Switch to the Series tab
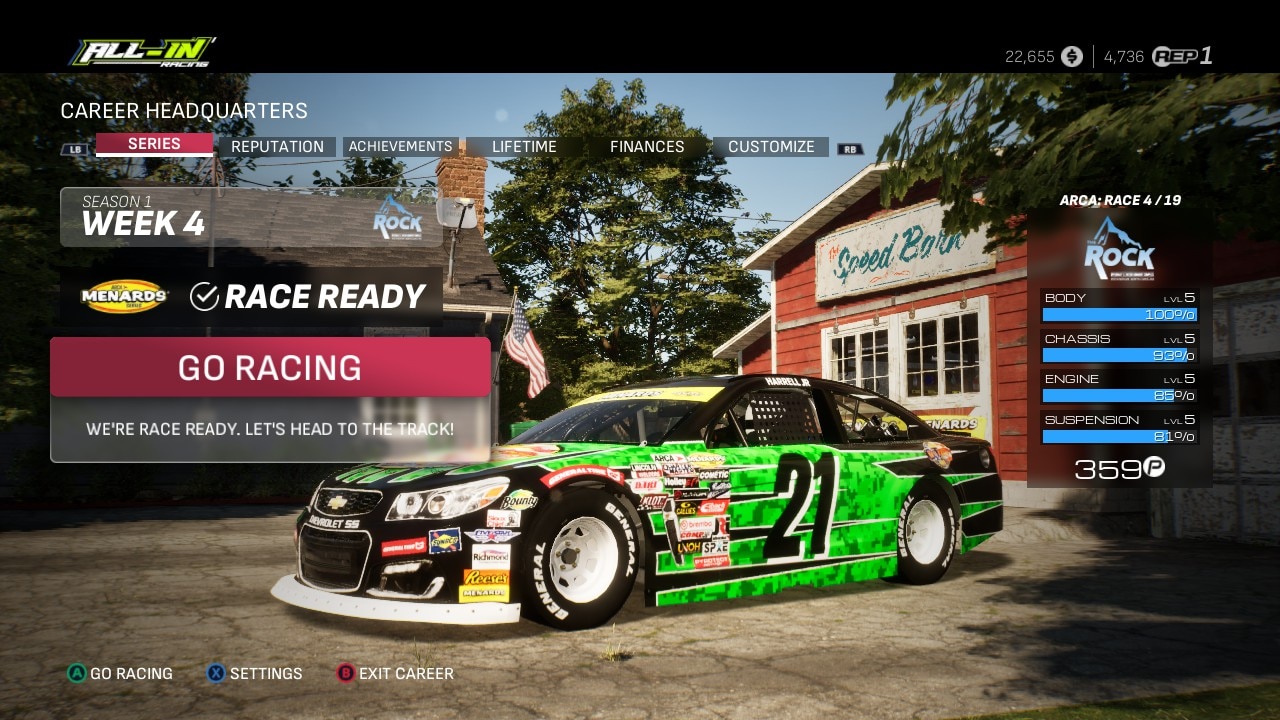 (x=154, y=145)
